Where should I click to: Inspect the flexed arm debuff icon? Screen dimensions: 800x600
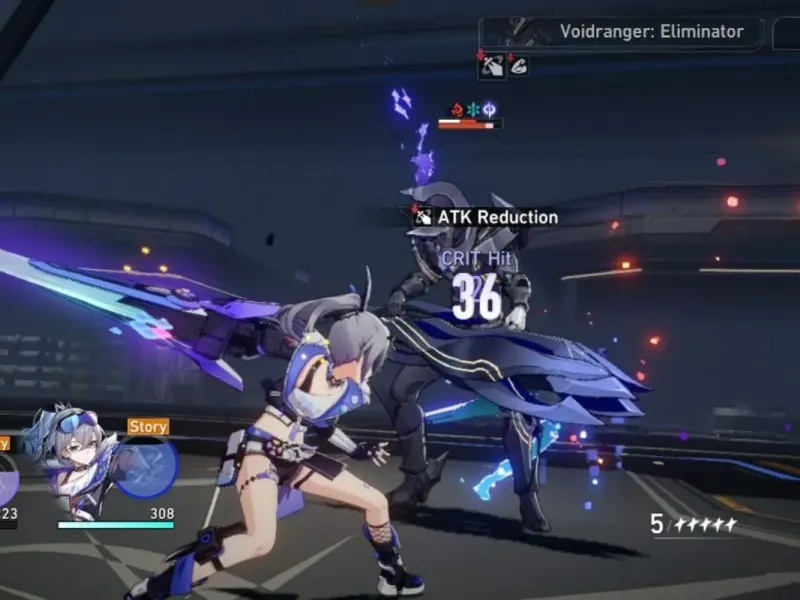coord(517,66)
